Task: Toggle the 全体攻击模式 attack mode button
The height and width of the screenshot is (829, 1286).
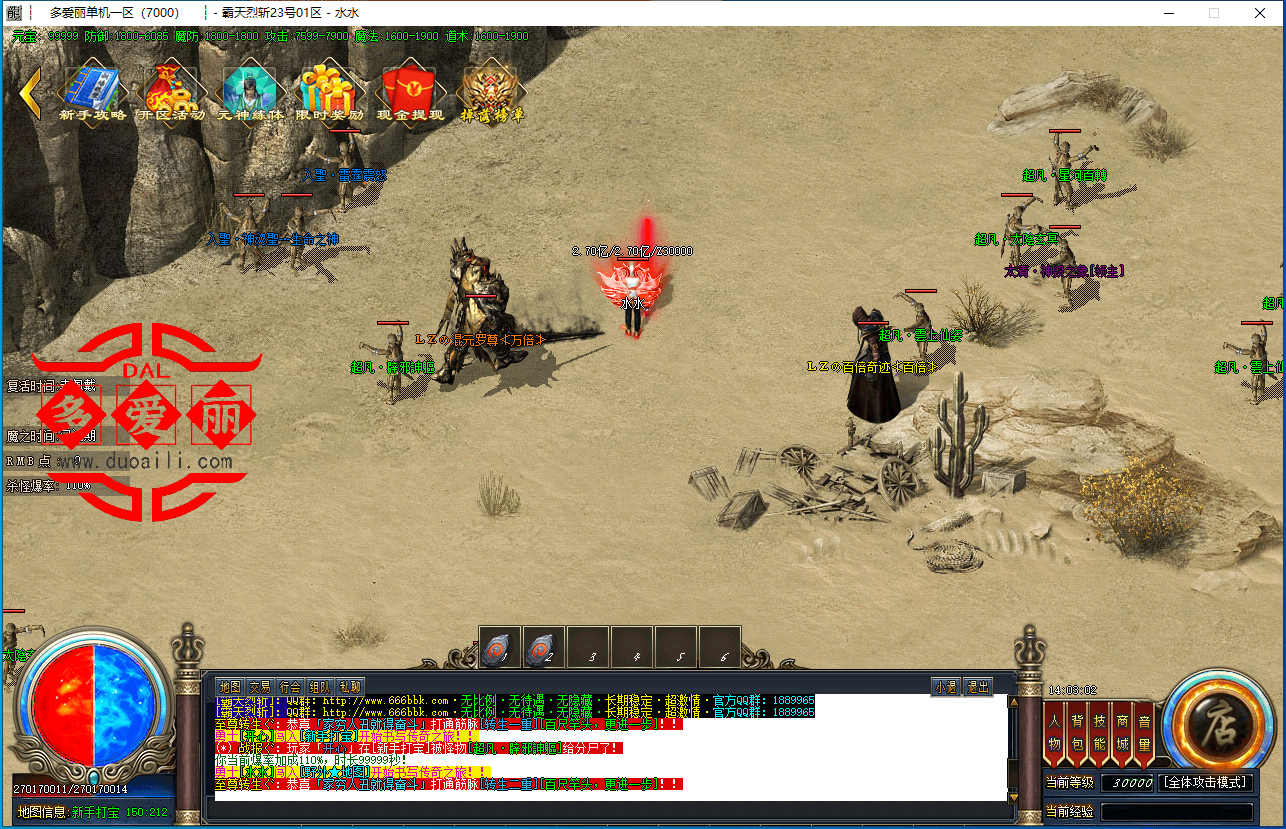Action: click(x=1208, y=782)
